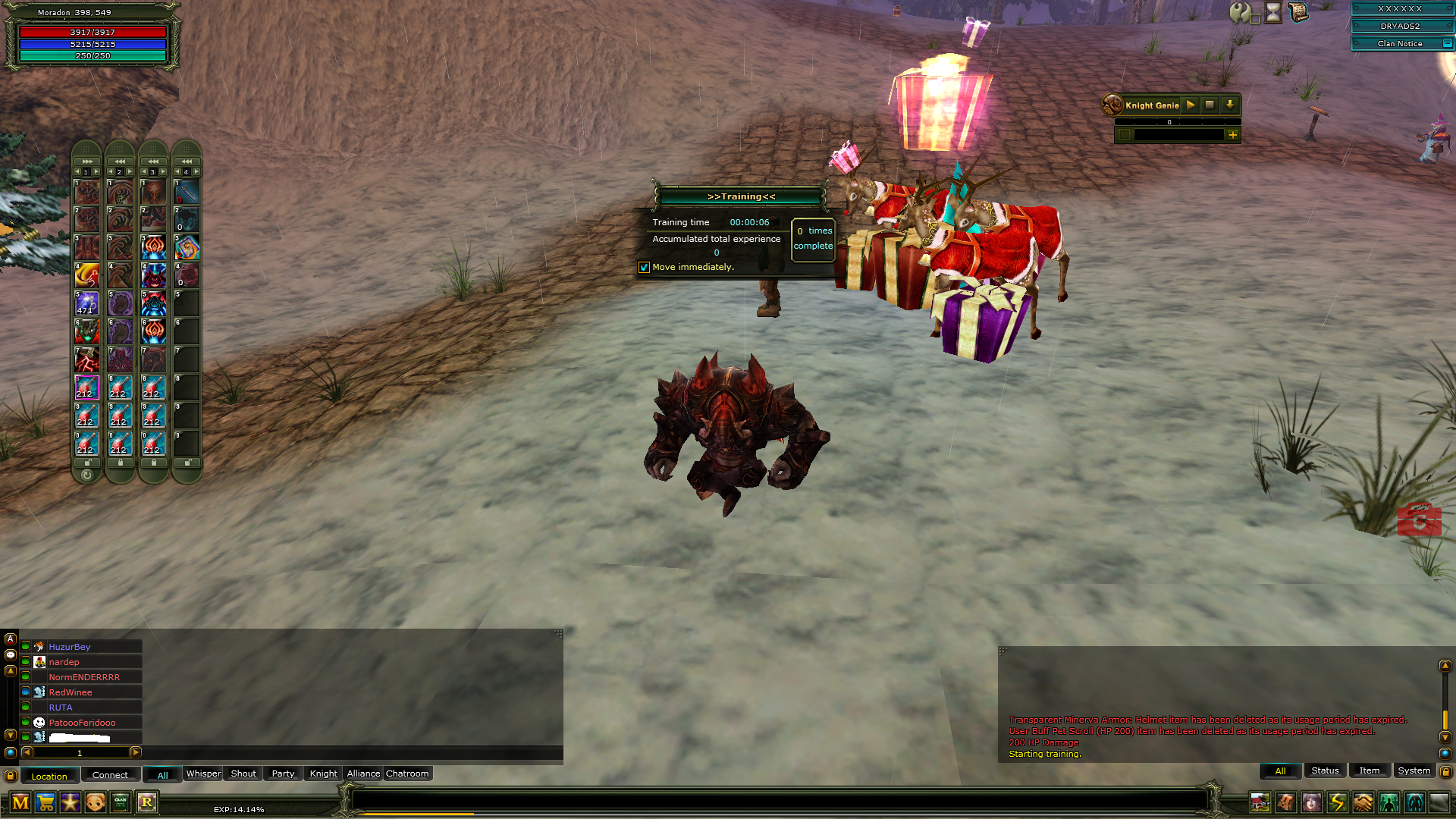
Task: Toggle the checkbox in Knight Genie panel
Action: point(1123,133)
